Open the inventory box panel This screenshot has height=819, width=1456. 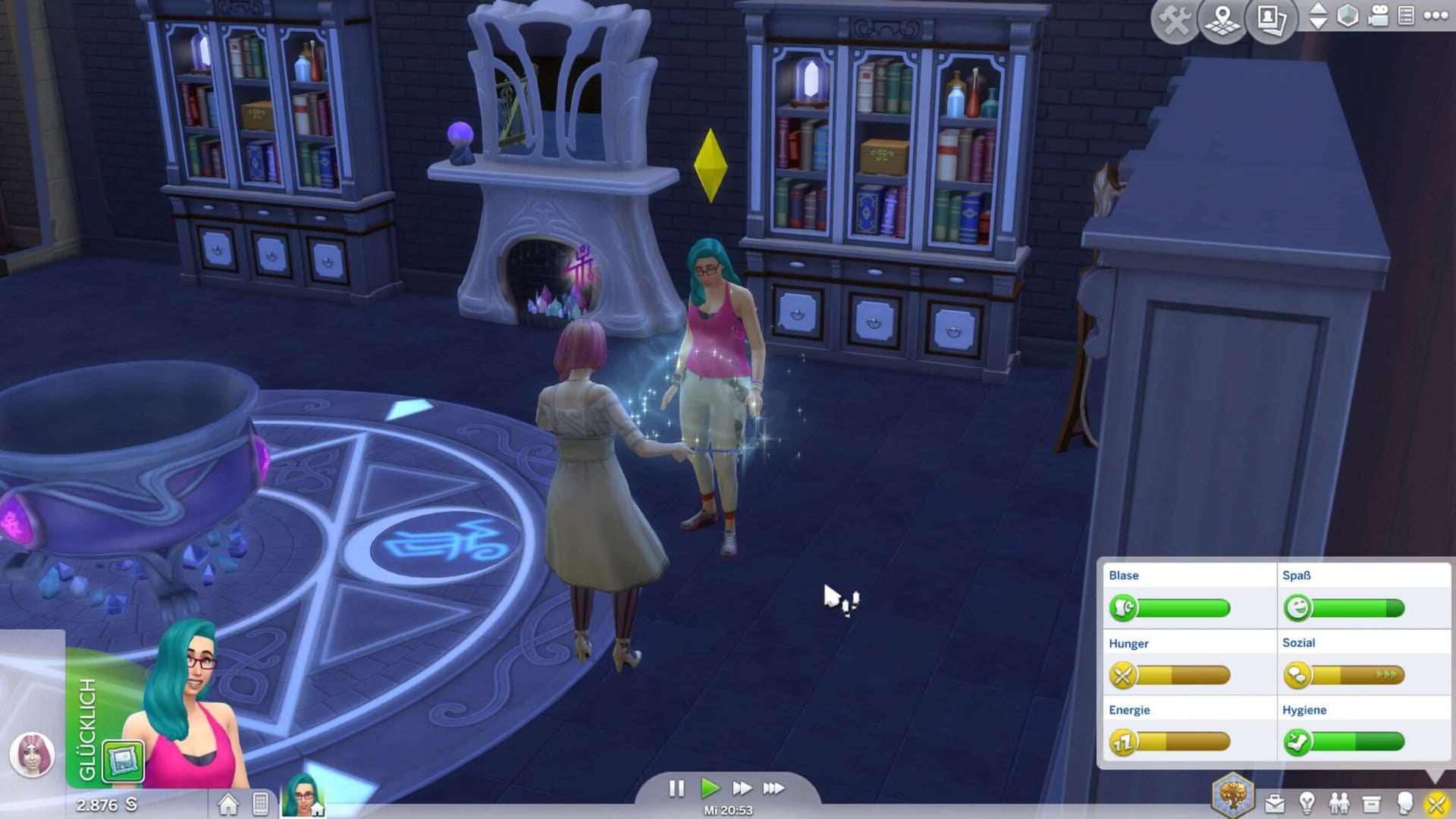pyautogui.click(x=1371, y=803)
